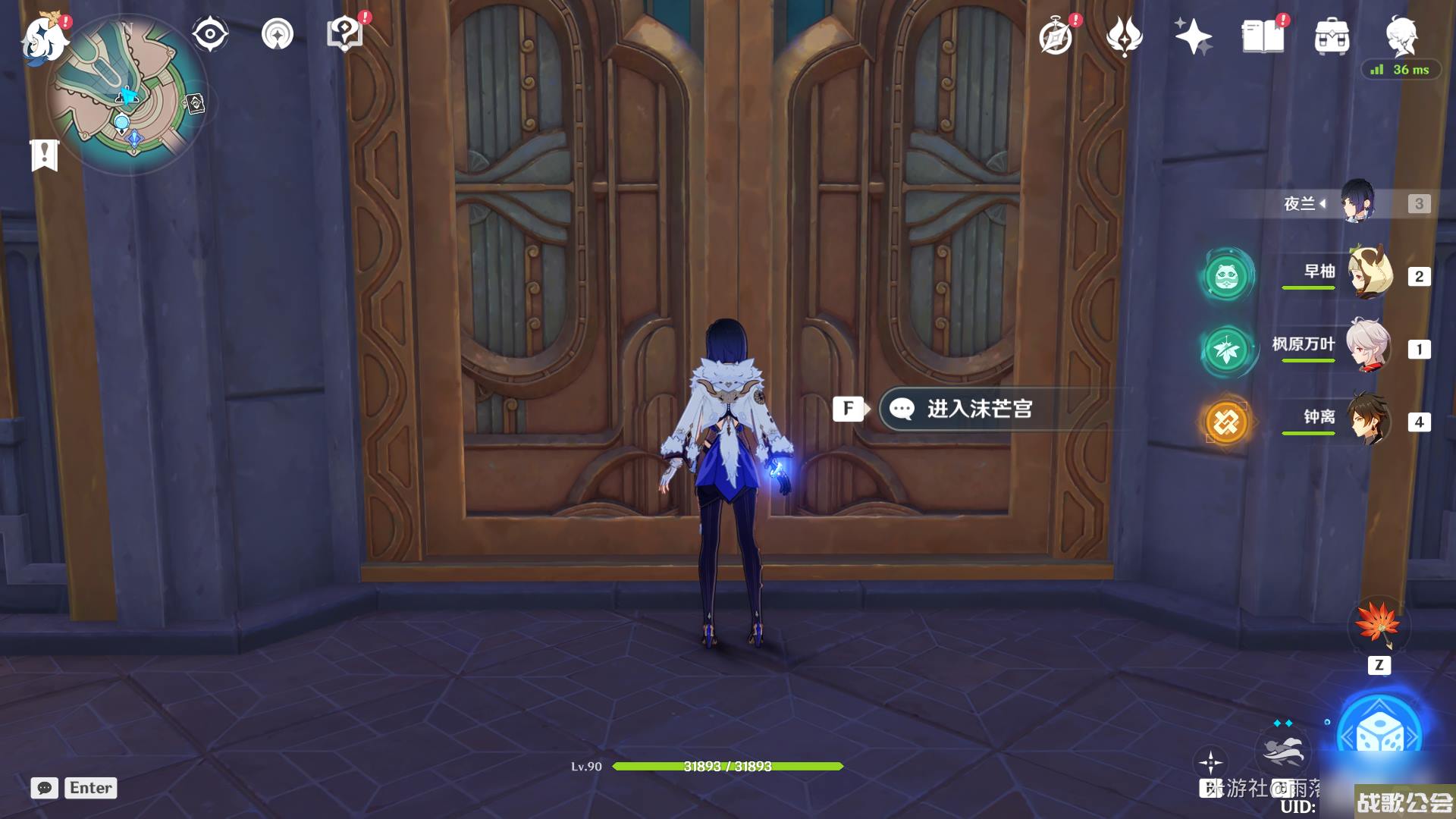Open the character screen icon

(x=1401, y=35)
